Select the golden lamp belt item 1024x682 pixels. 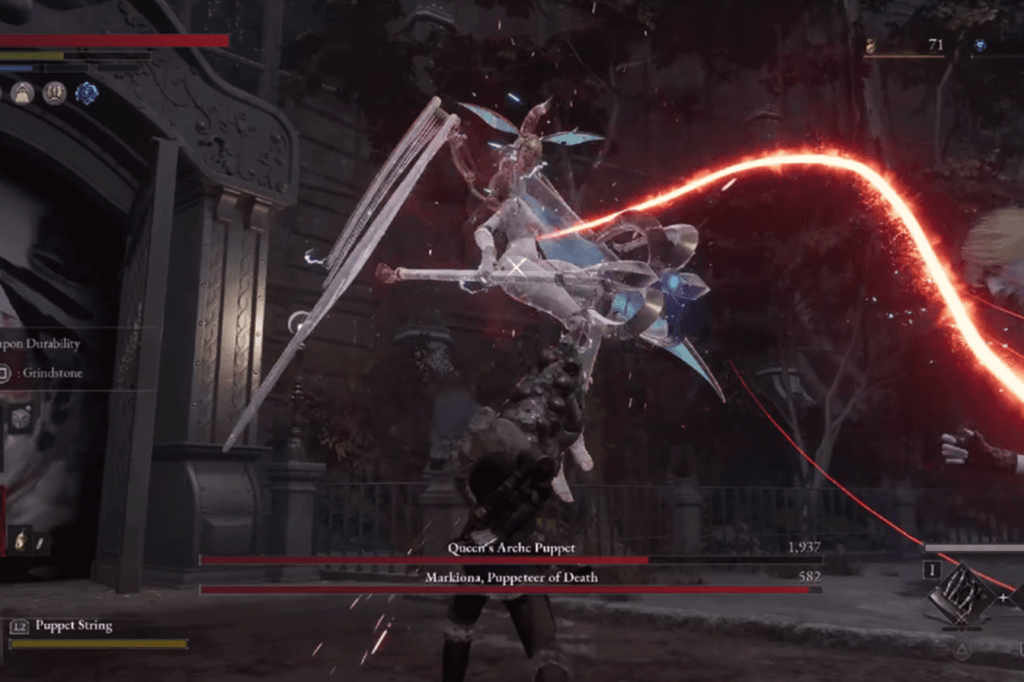coord(22,542)
